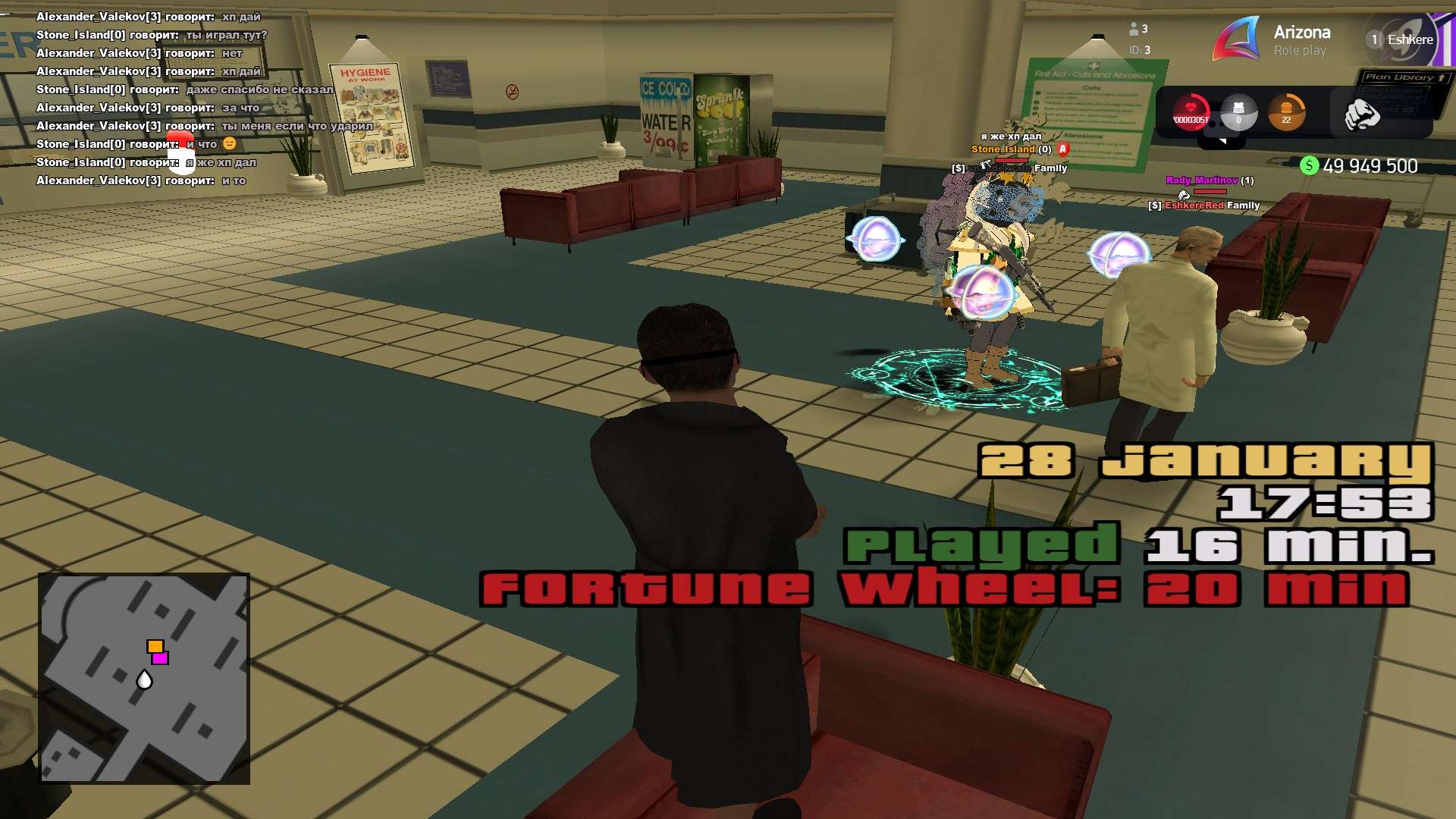
Task: Select the fist weapon icon
Action: coord(1361,115)
